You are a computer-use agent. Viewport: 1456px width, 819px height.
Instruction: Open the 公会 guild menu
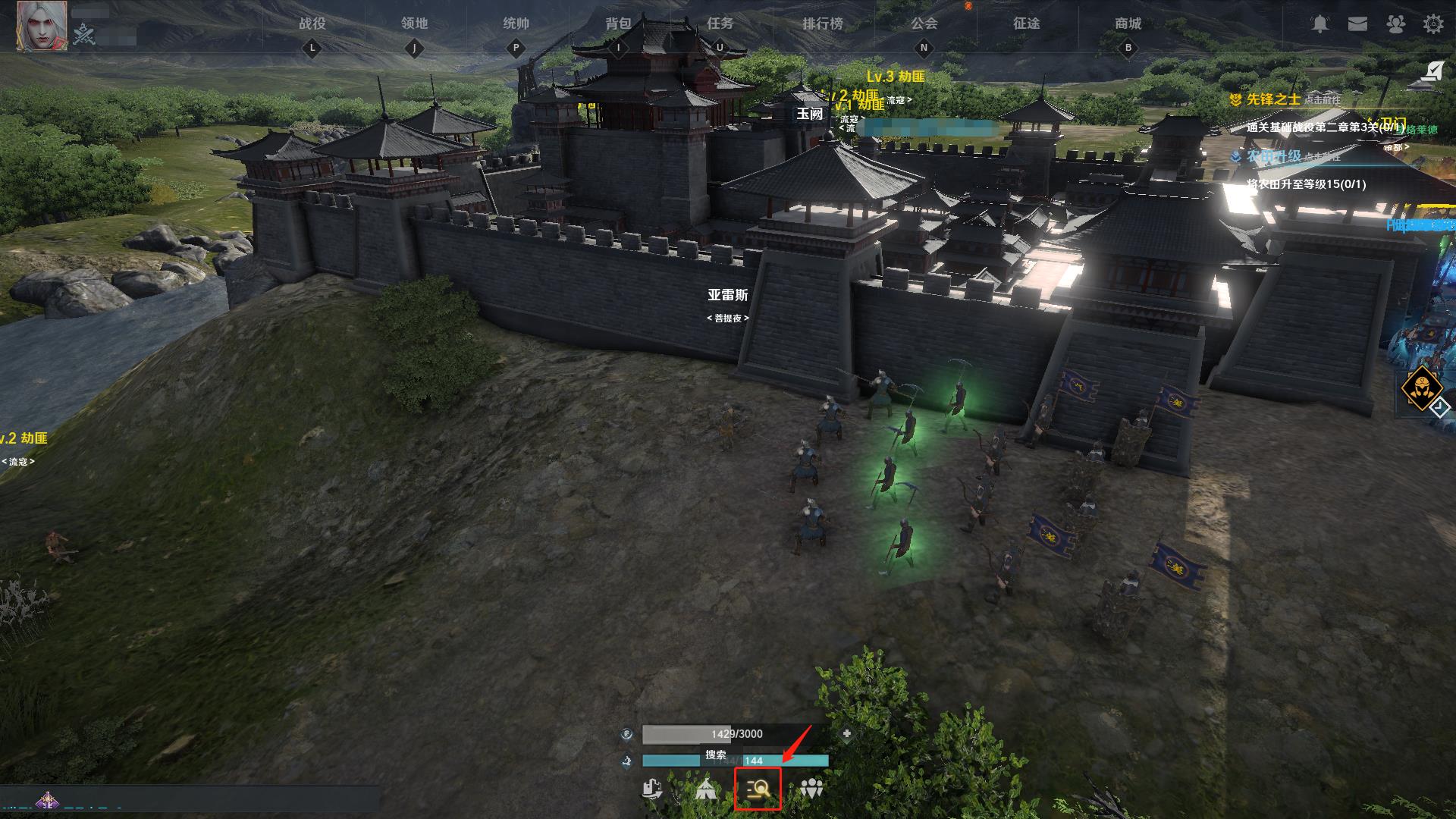coord(924,24)
